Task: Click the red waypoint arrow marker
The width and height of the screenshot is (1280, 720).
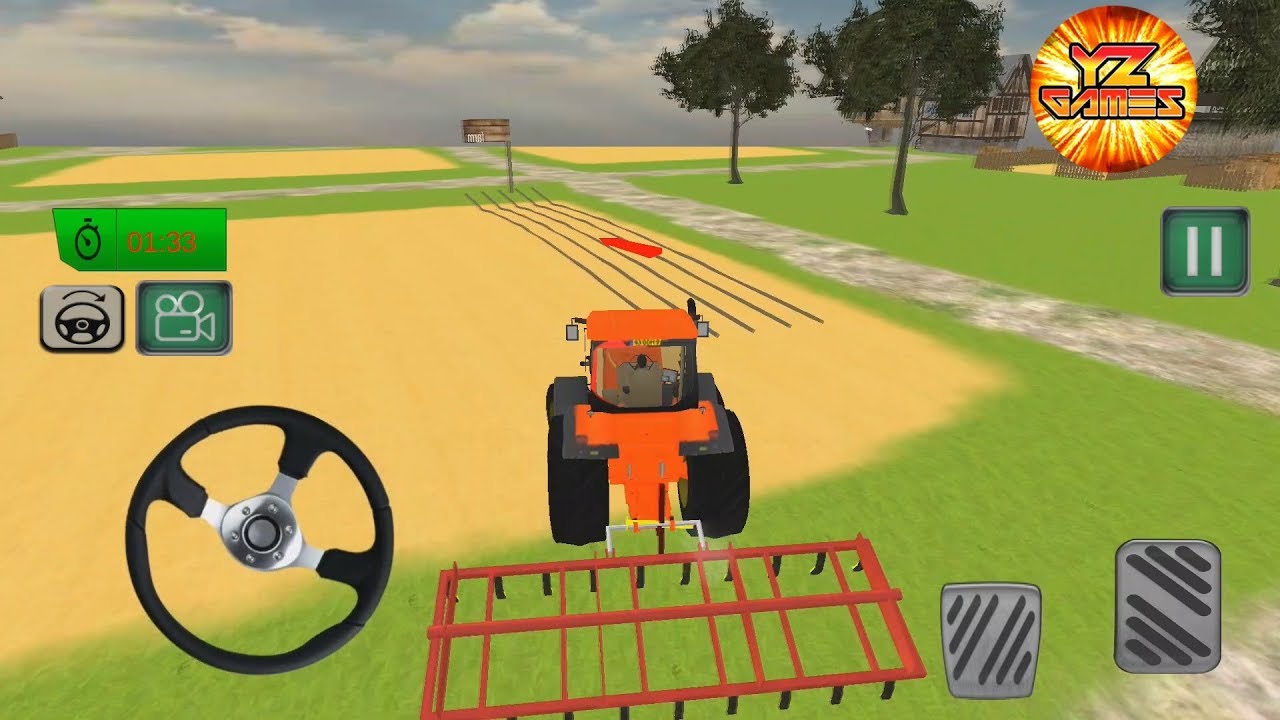Action: point(630,248)
